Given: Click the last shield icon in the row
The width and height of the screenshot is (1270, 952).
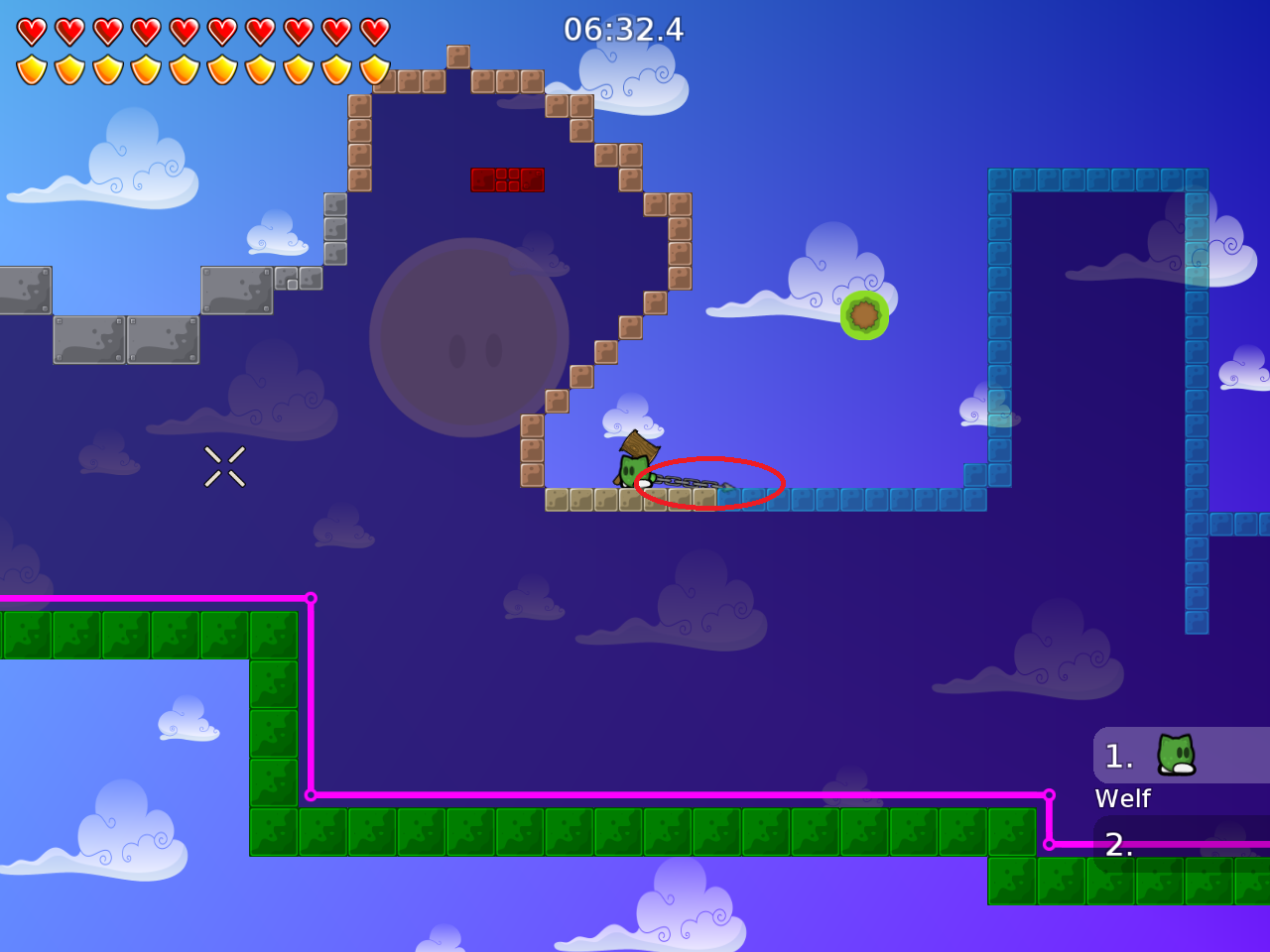Looking at the screenshot, I should [373, 69].
